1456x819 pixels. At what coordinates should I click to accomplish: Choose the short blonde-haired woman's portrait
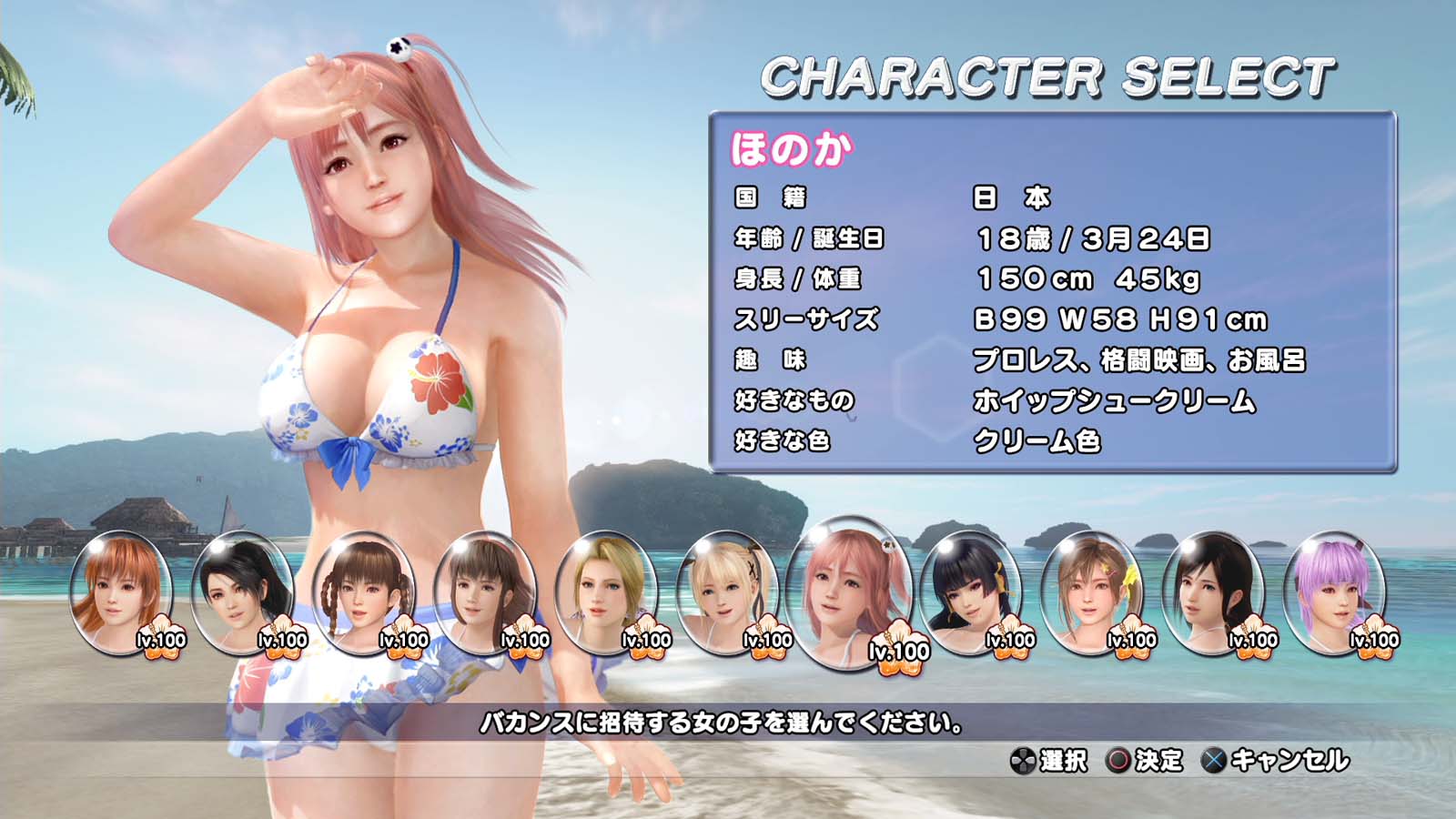coord(605,591)
